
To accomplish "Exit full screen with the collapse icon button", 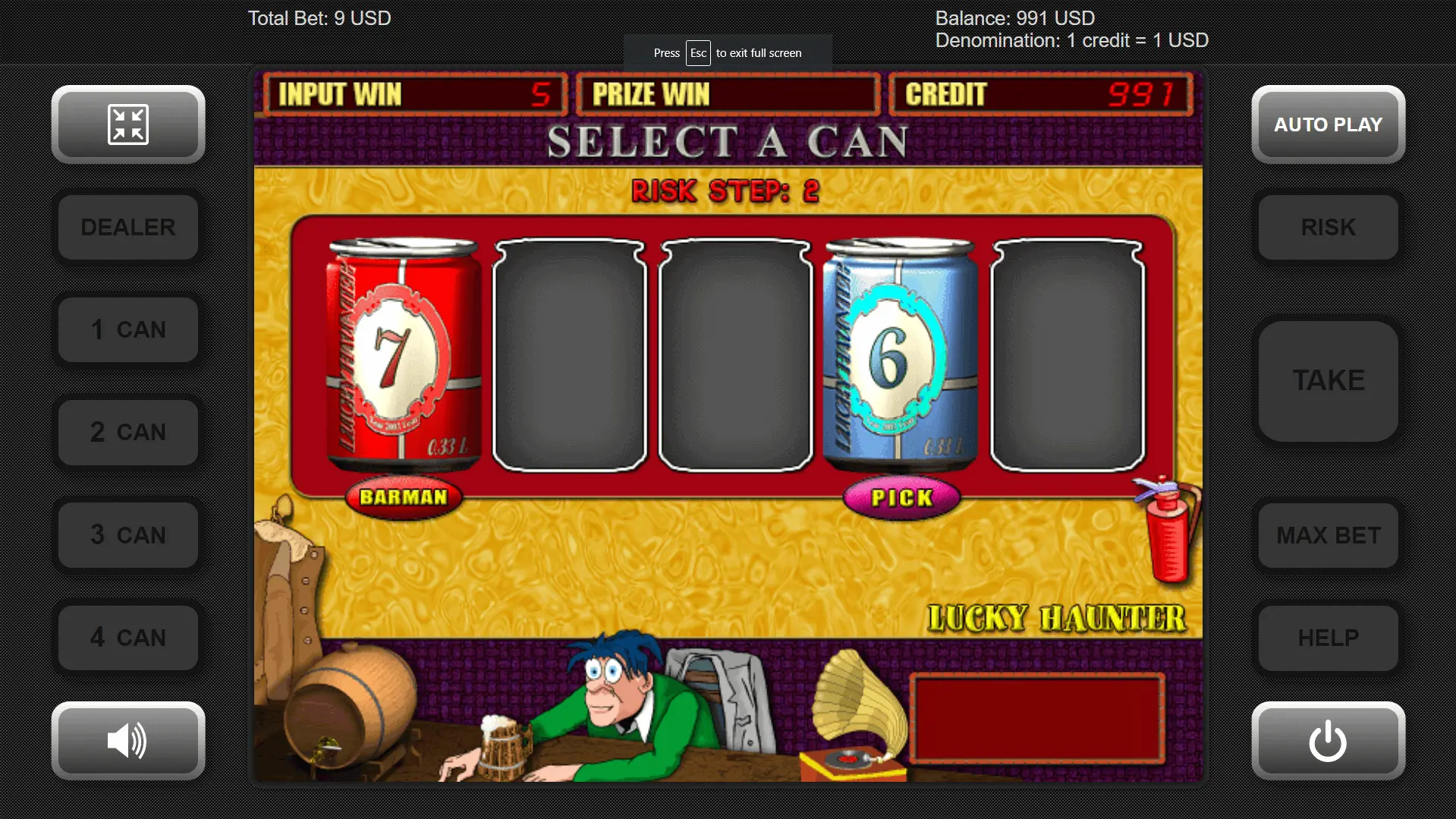I will 128,124.
